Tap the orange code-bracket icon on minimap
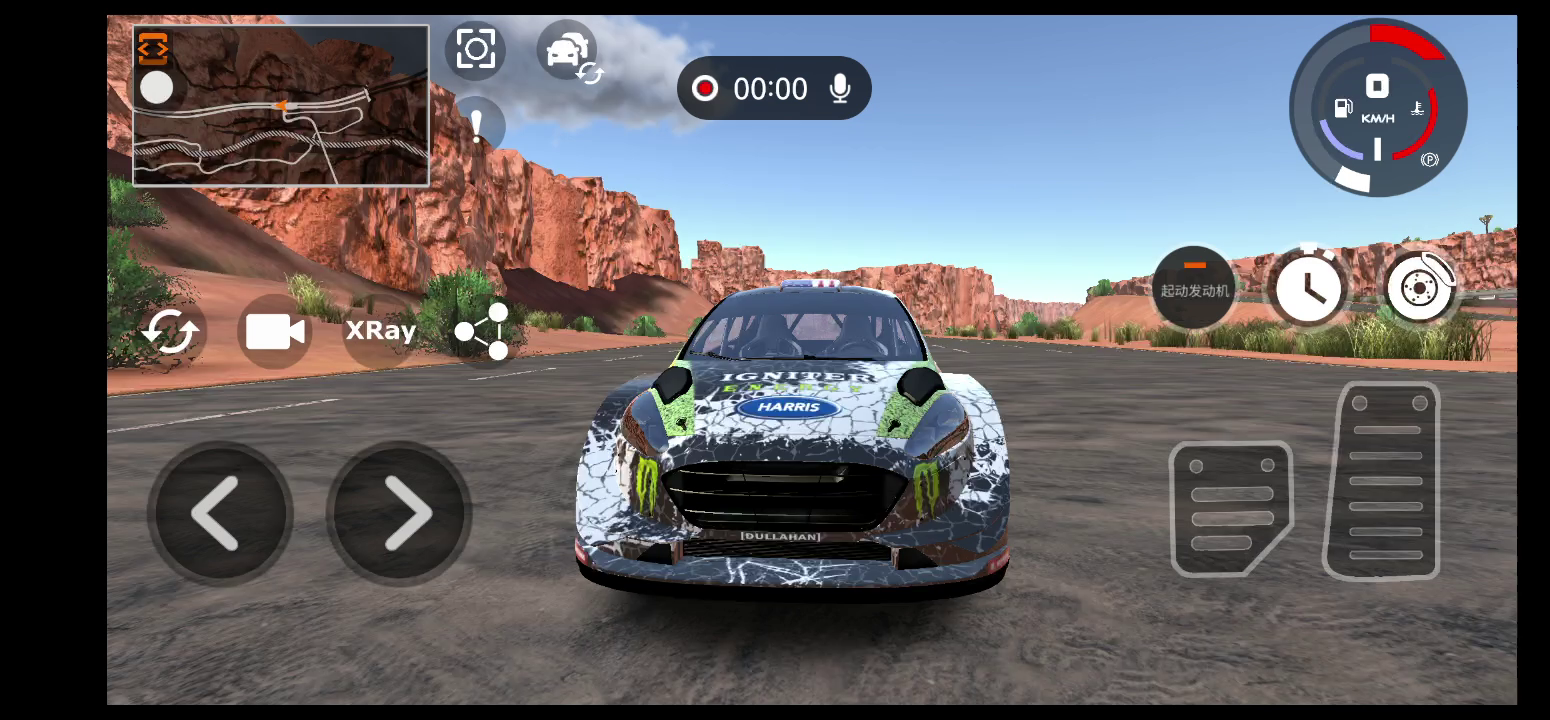 coord(153,48)
